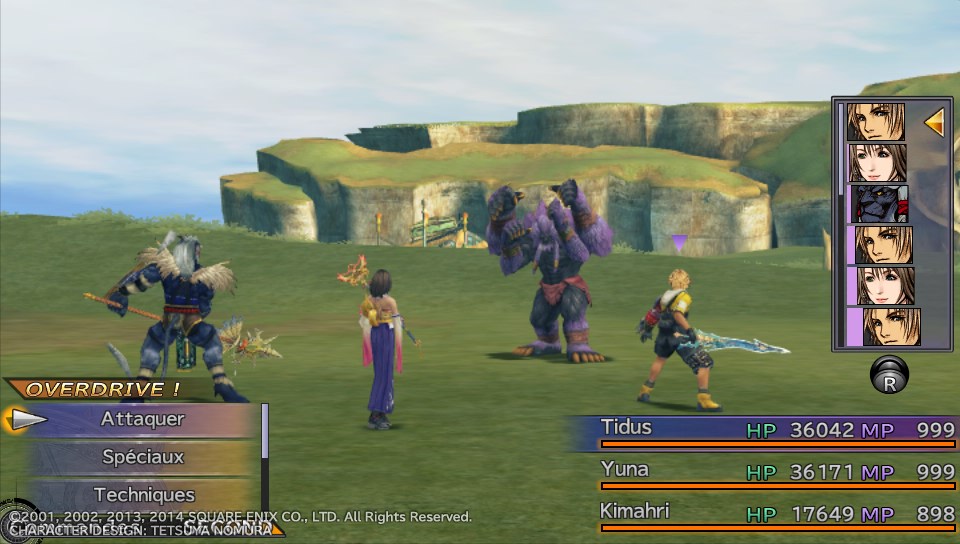Select Yuna in the party status list
This screenshot has height=544, width=960.
(x=625, y=470)
